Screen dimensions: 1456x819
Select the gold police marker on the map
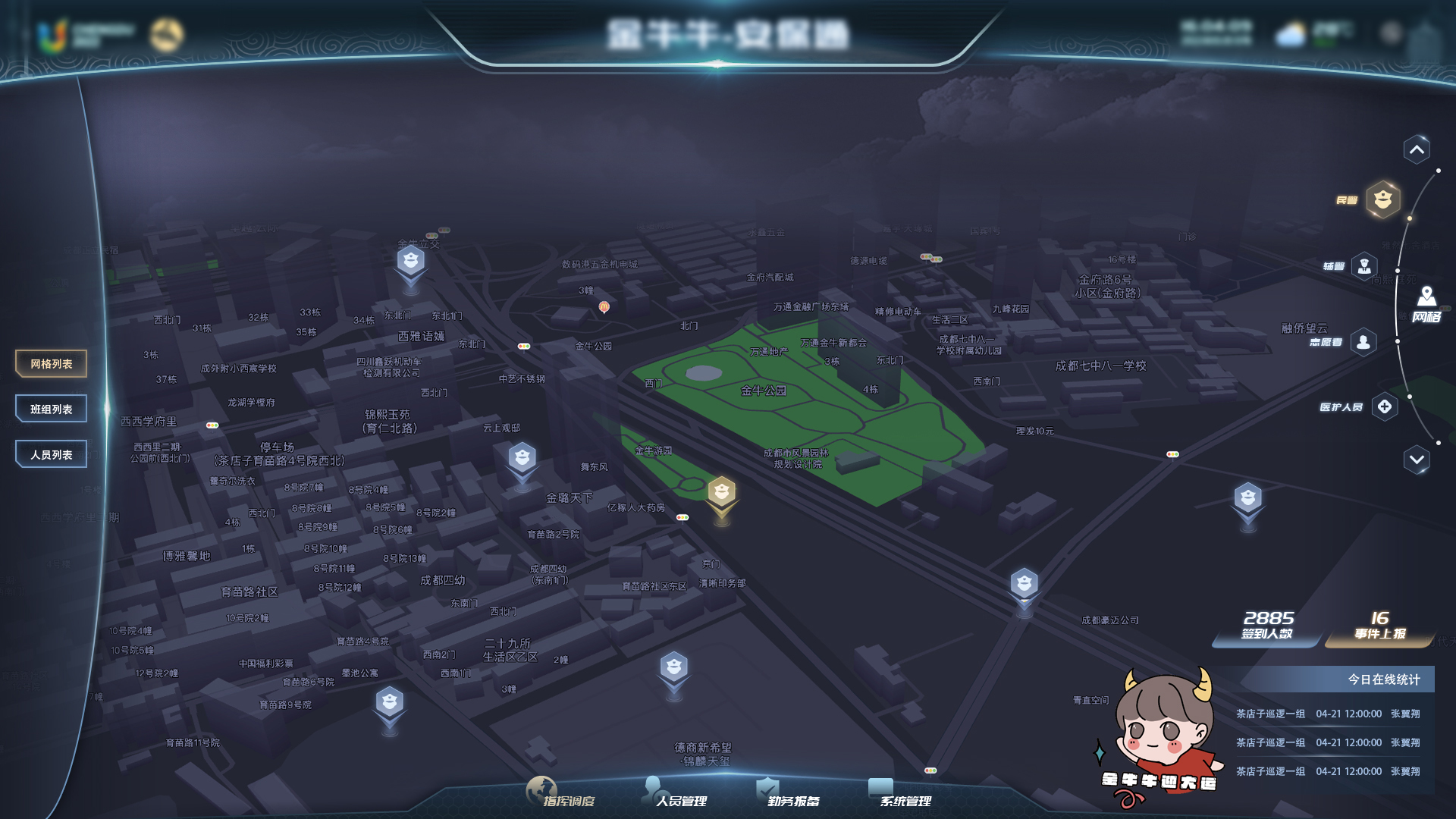[722, 493]
